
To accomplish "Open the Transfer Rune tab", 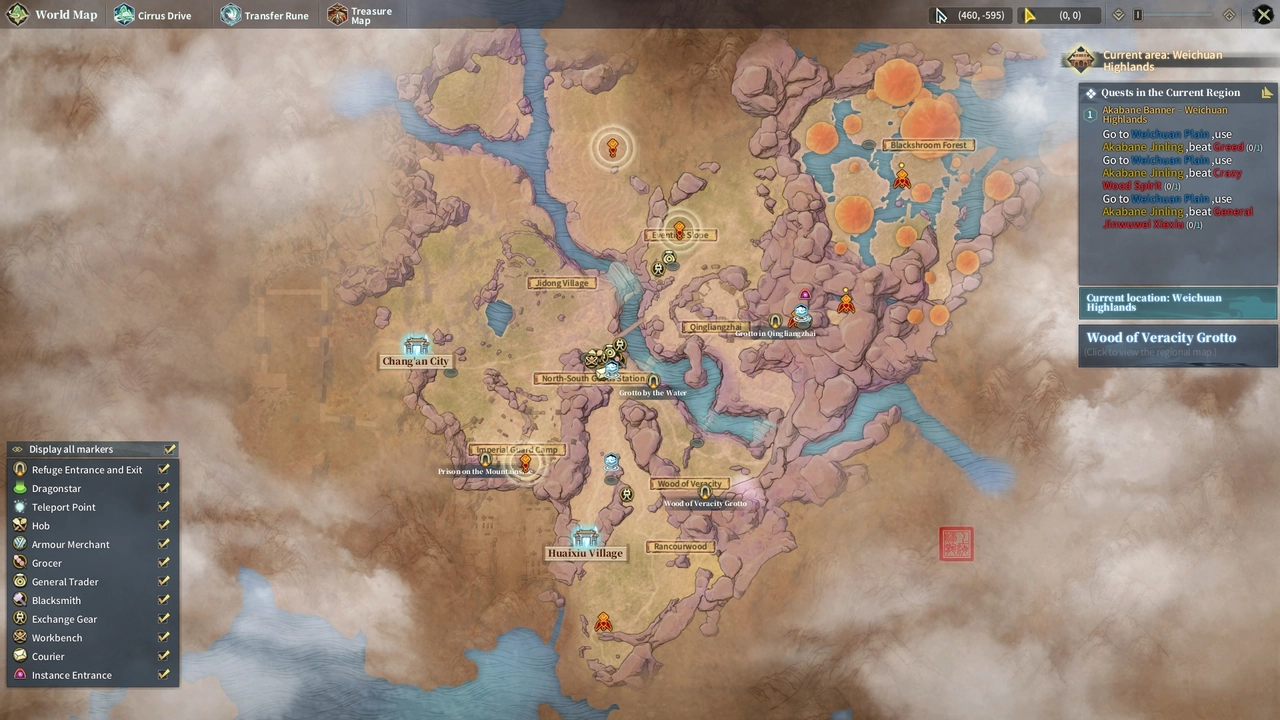I will tap(264, 15).
